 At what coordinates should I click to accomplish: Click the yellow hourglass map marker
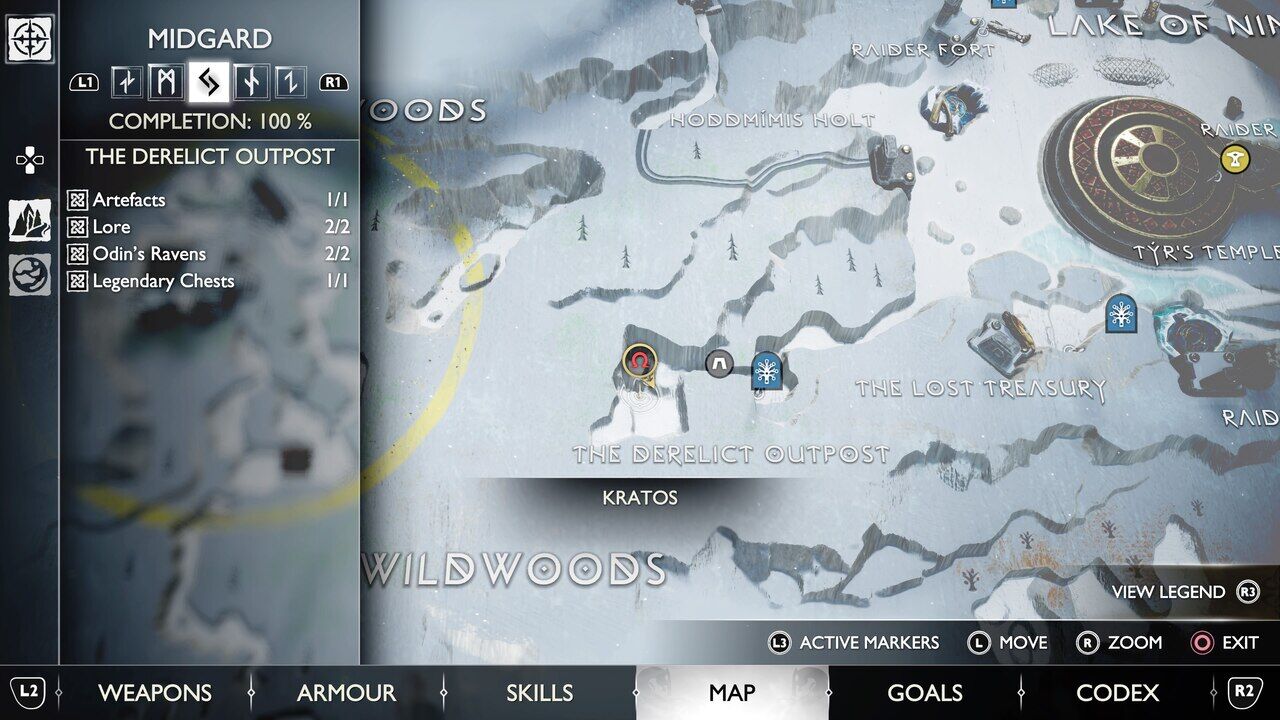[1236, 158]
